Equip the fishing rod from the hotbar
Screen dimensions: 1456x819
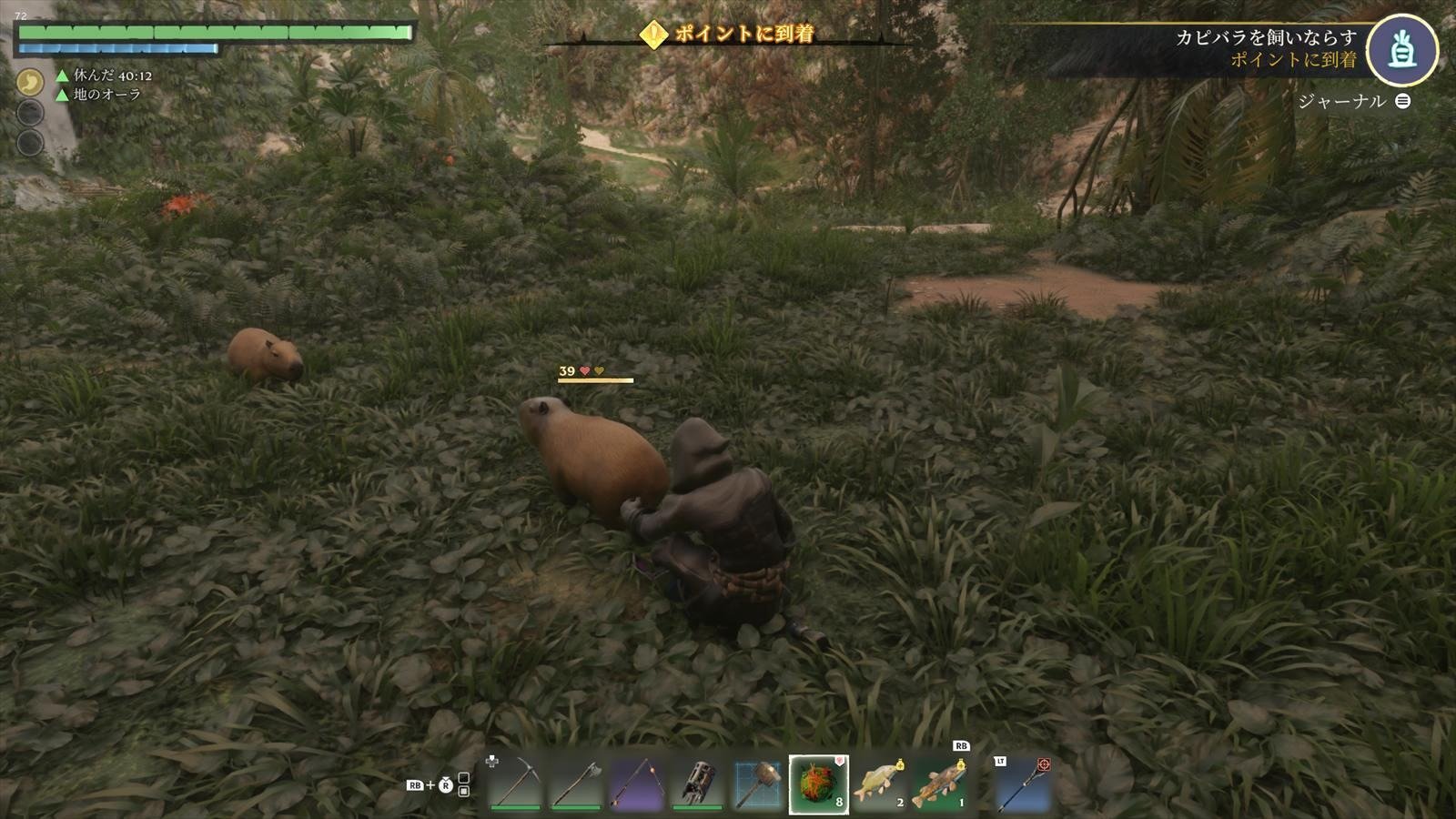click(x=635, y=784)
